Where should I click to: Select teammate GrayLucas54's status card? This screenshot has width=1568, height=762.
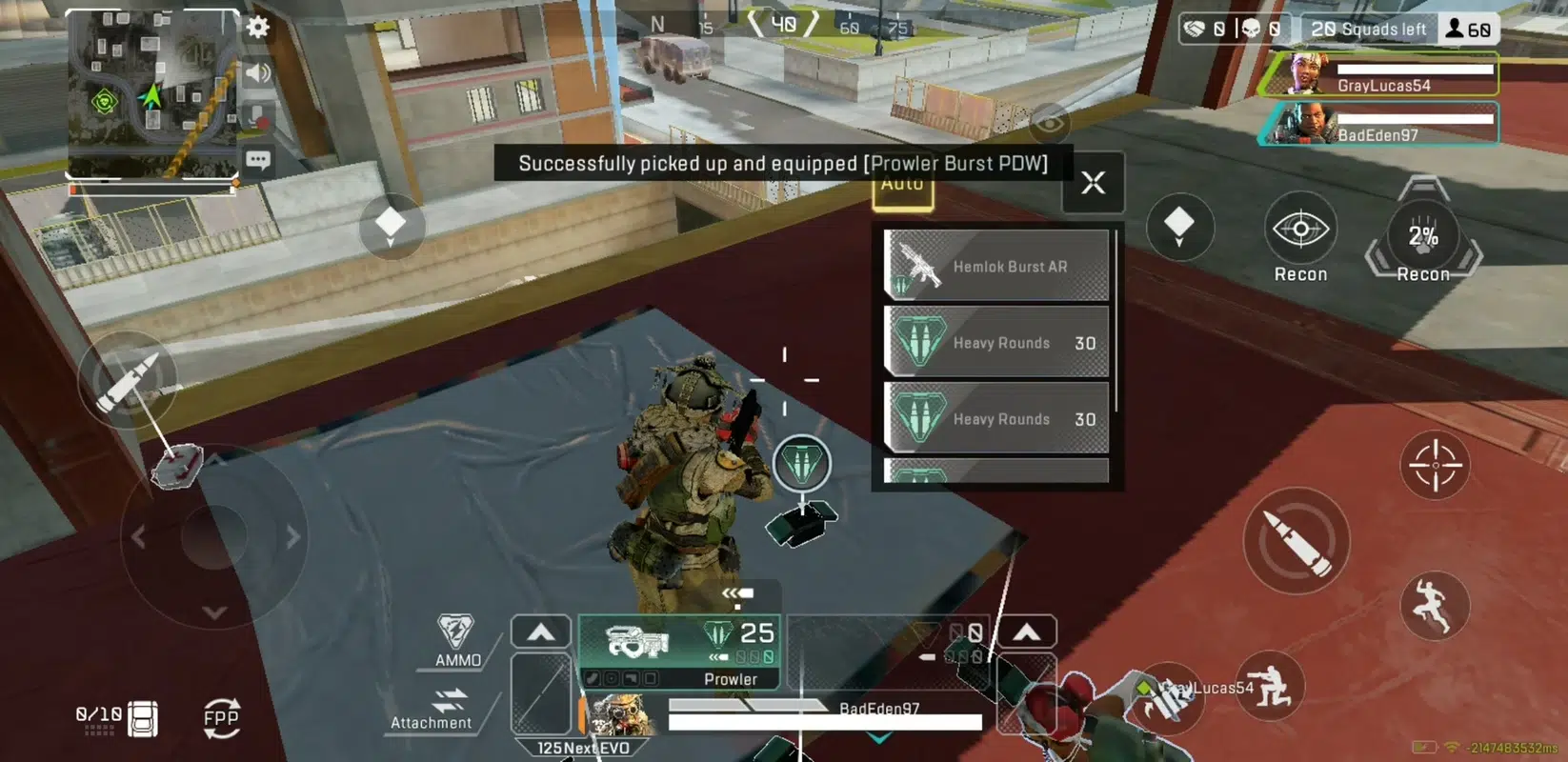pyautogui.click(x=1378, y=74)
